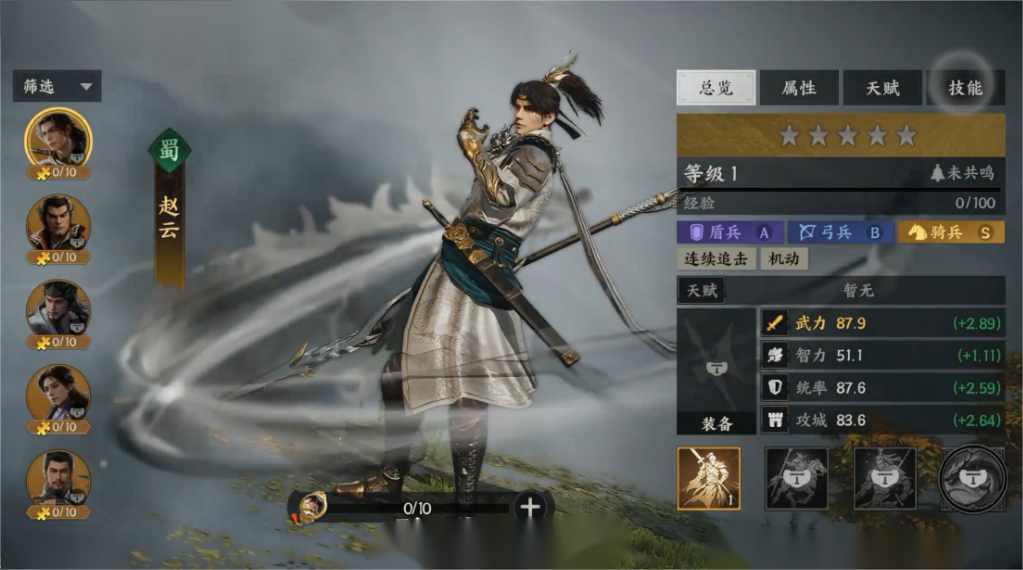Open the 技能 skills tab
The width and height of the screenshot is (1023, 570).
point(965,88)
